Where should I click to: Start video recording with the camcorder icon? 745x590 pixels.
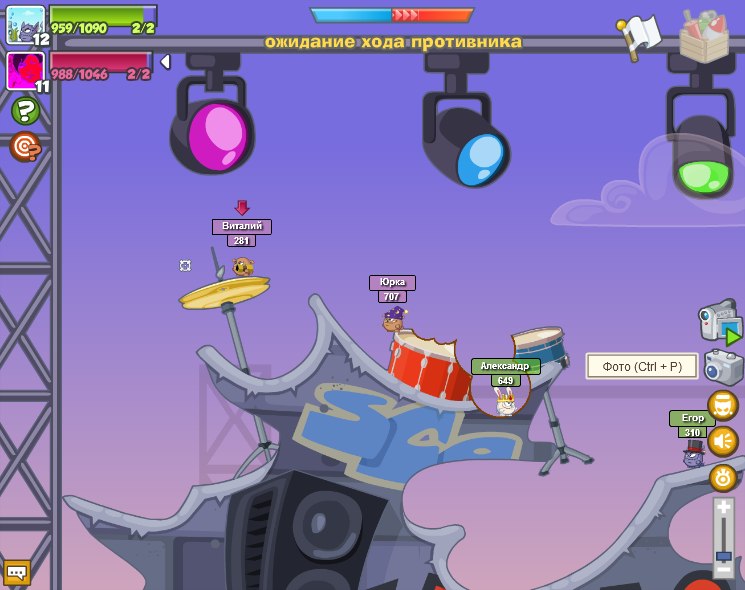(719, 322)
